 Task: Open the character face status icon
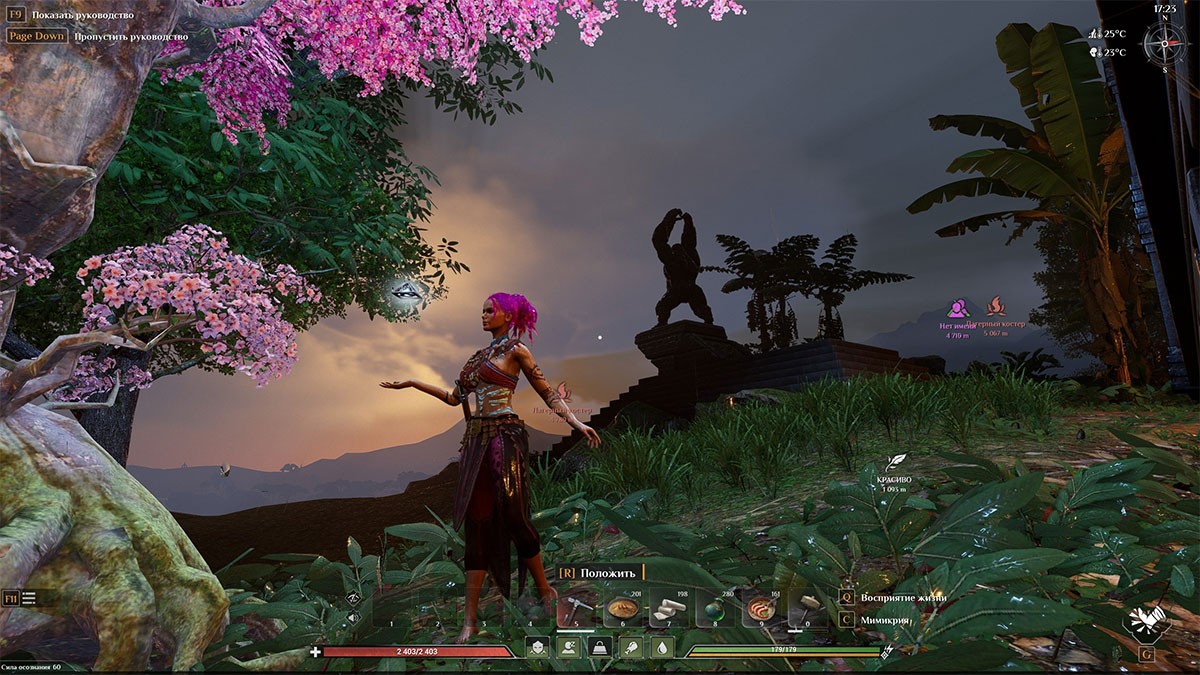click(x=537, y=648)
